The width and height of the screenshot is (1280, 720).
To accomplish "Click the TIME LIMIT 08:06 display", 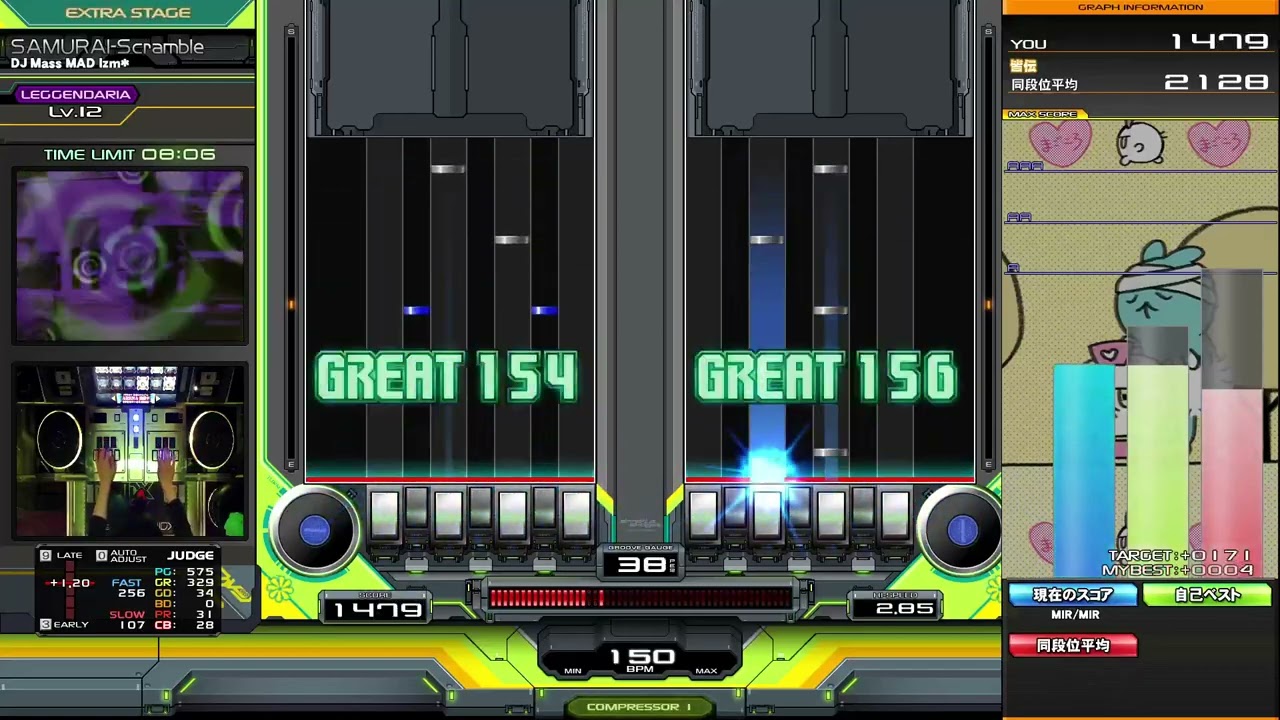I will click(x=129, y=154).
